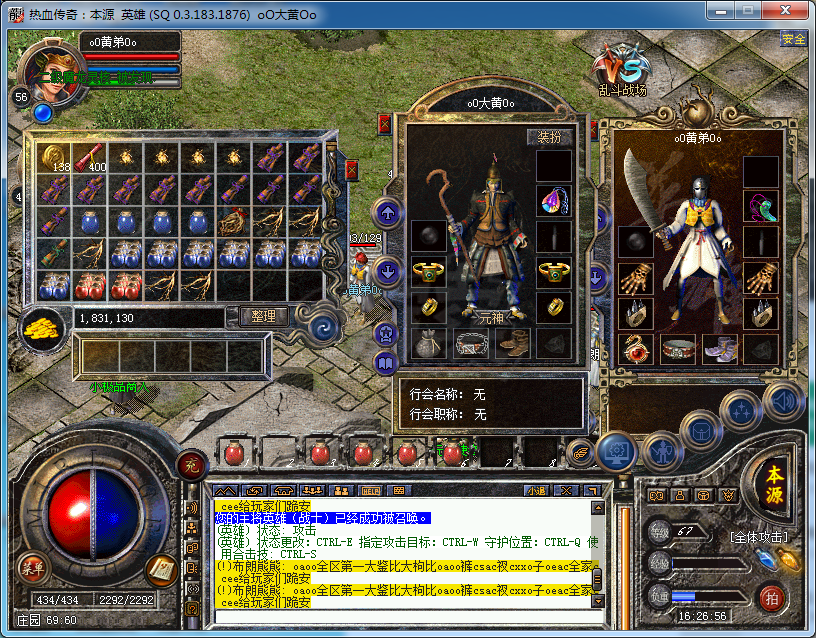Screen dimensions: 816x638
Task: Toggle the speaker sound button
Action: pyautogui.click(x=783, y=400)
